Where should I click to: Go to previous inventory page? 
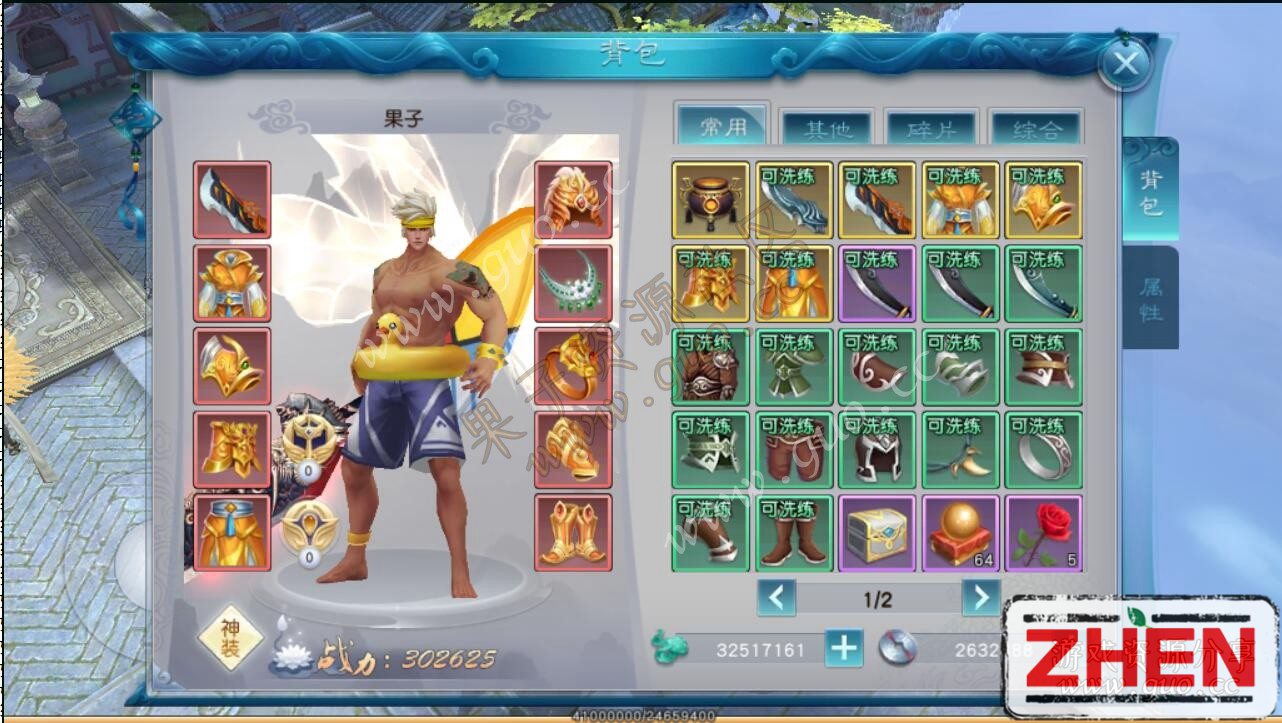coord(776,598)
